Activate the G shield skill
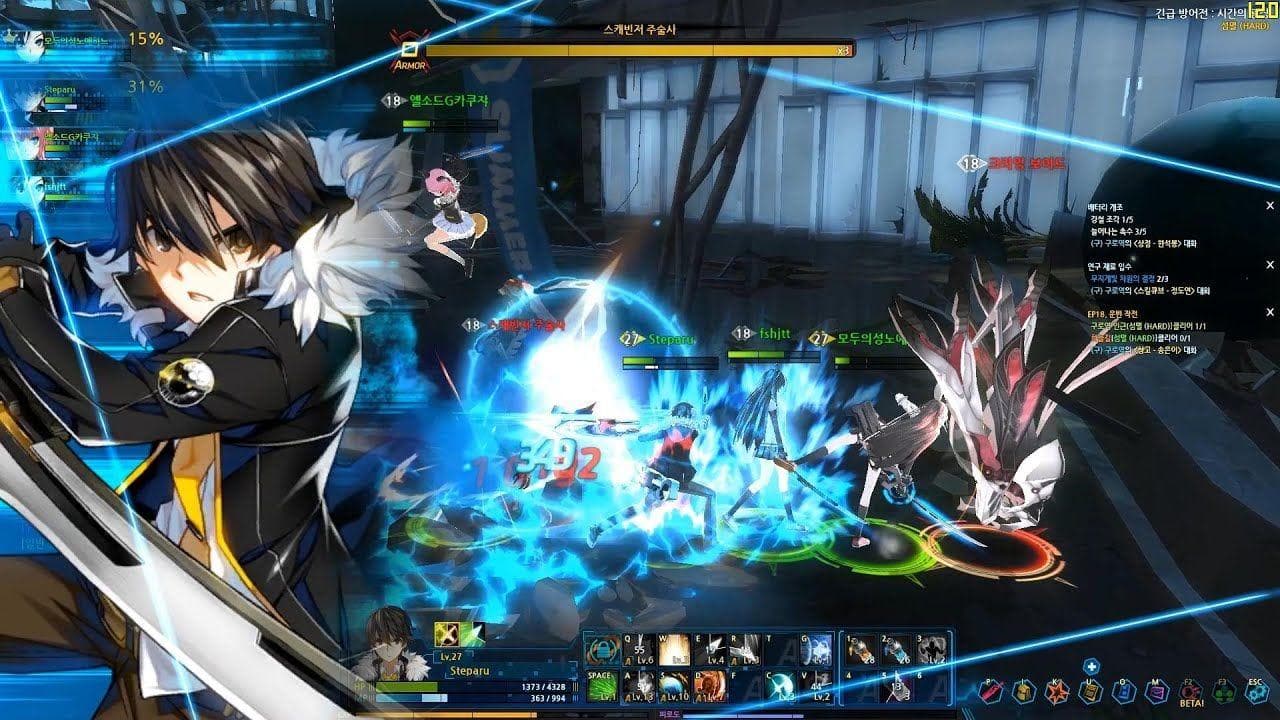The width and height of the screenshot is (1280, 720). pyautogui.click(x=815, y=650)
